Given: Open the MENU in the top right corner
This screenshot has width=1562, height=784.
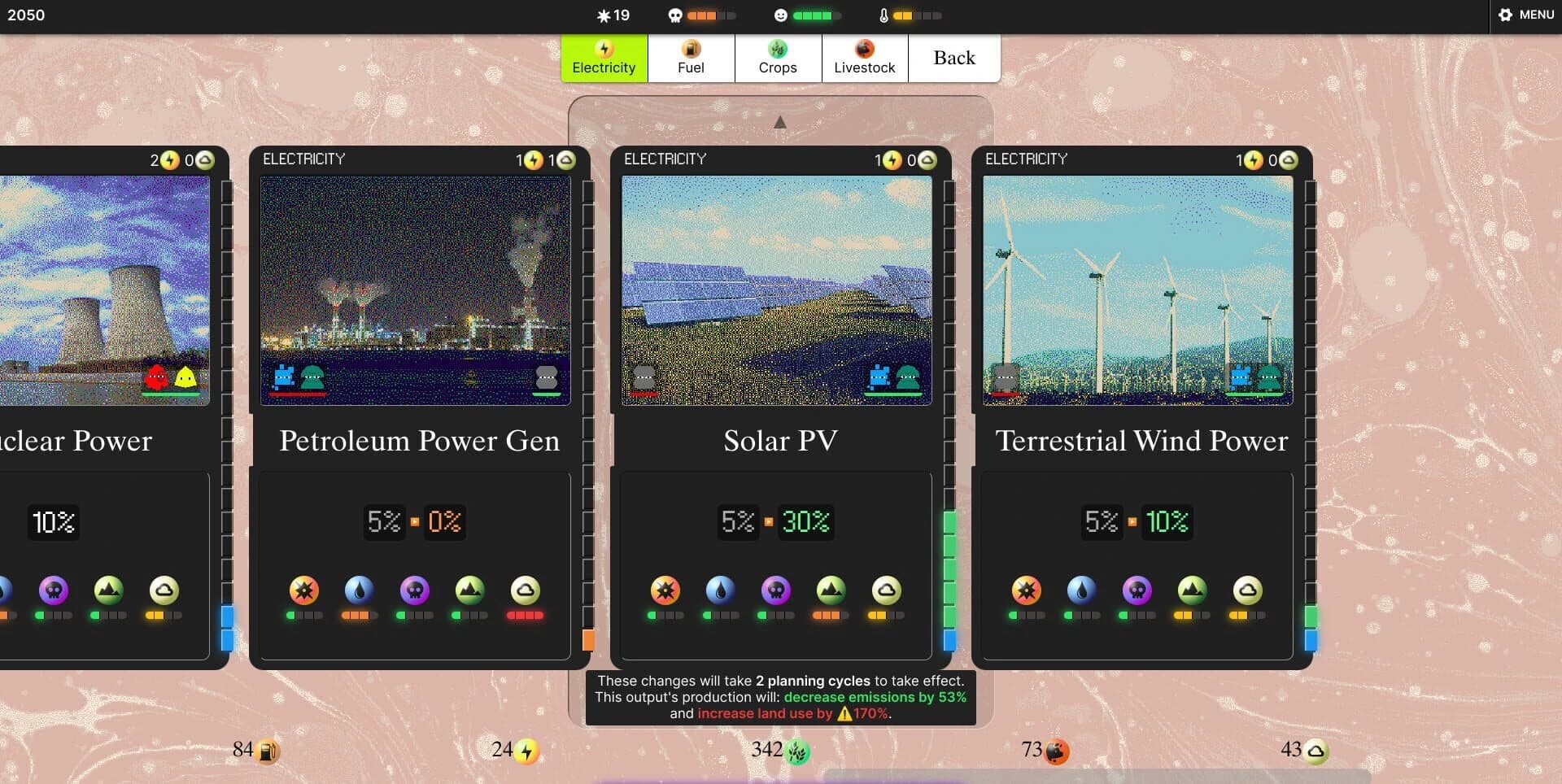Looking at the screenshot, I should tap(1525, 15).
